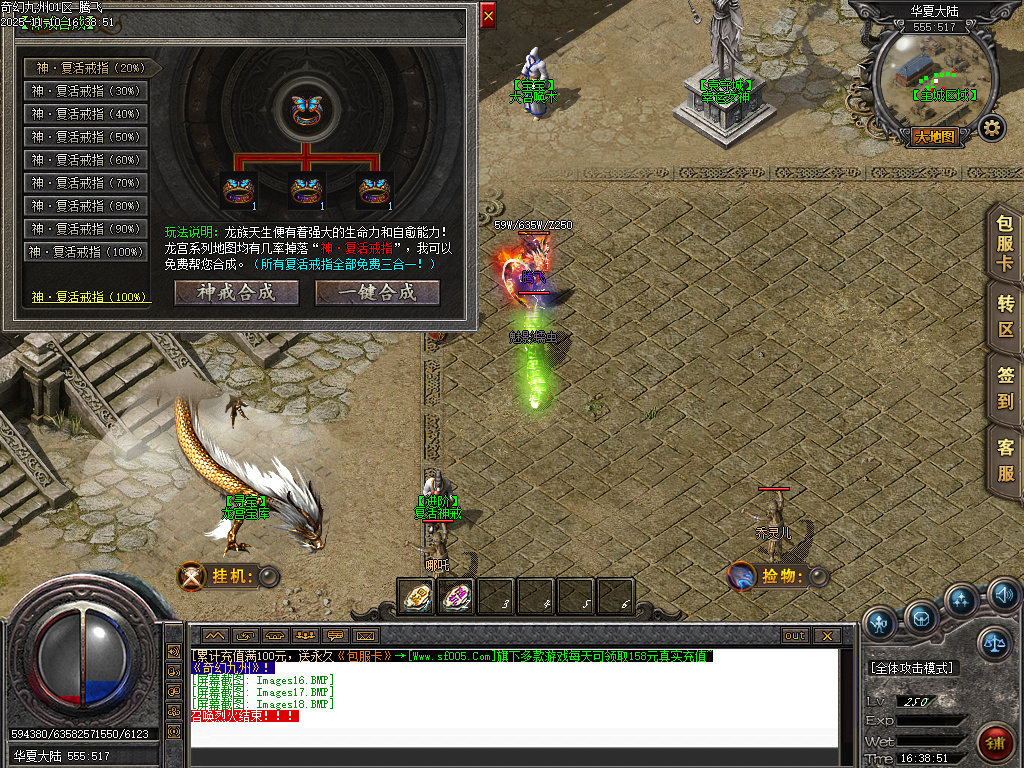Viewport: 1024px width, 768px height.
Task: Toggle the 挂机 auto-battle switch
Action: click(x=267, y=576)
